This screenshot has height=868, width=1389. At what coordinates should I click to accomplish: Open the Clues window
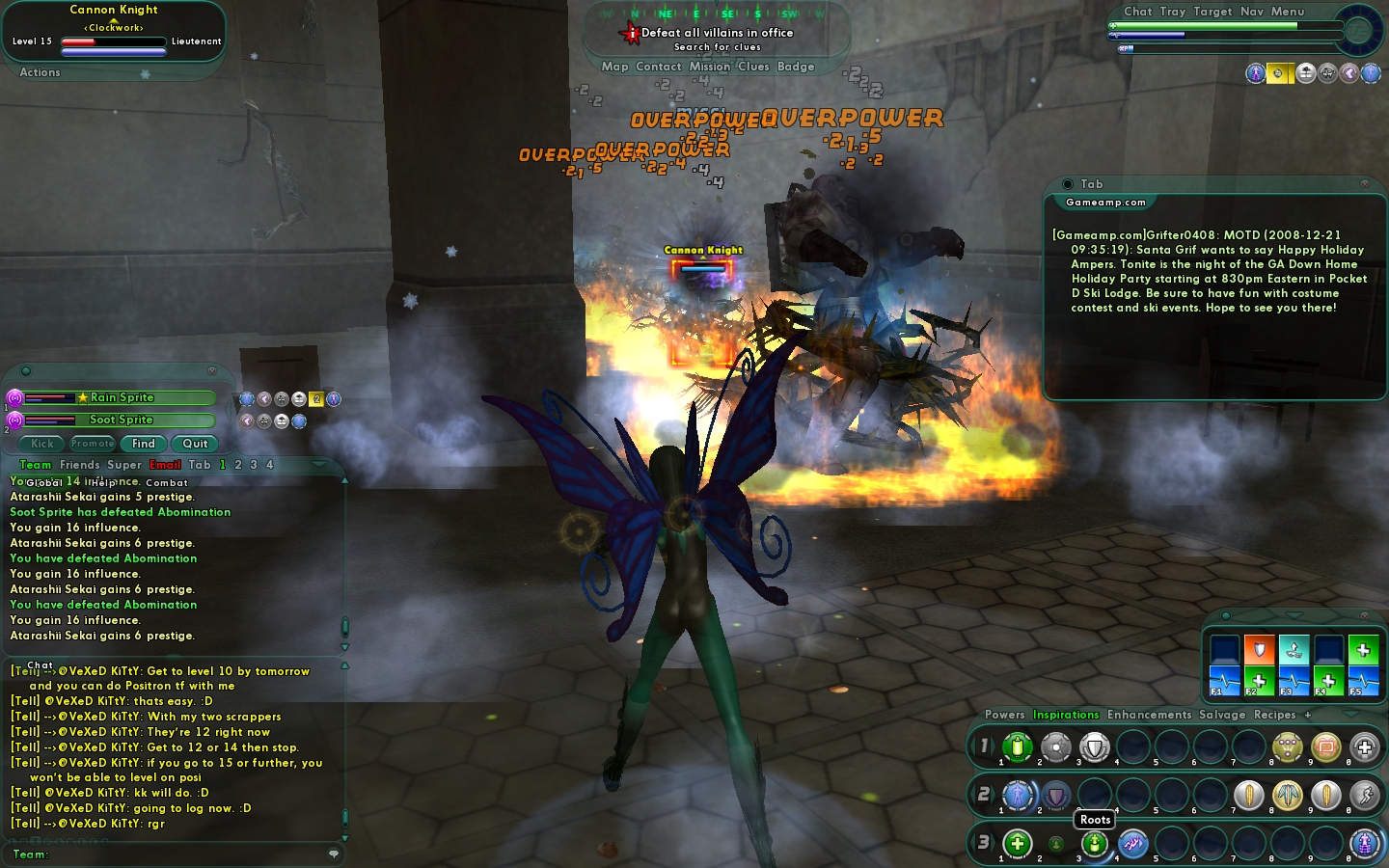click(753, 67)
